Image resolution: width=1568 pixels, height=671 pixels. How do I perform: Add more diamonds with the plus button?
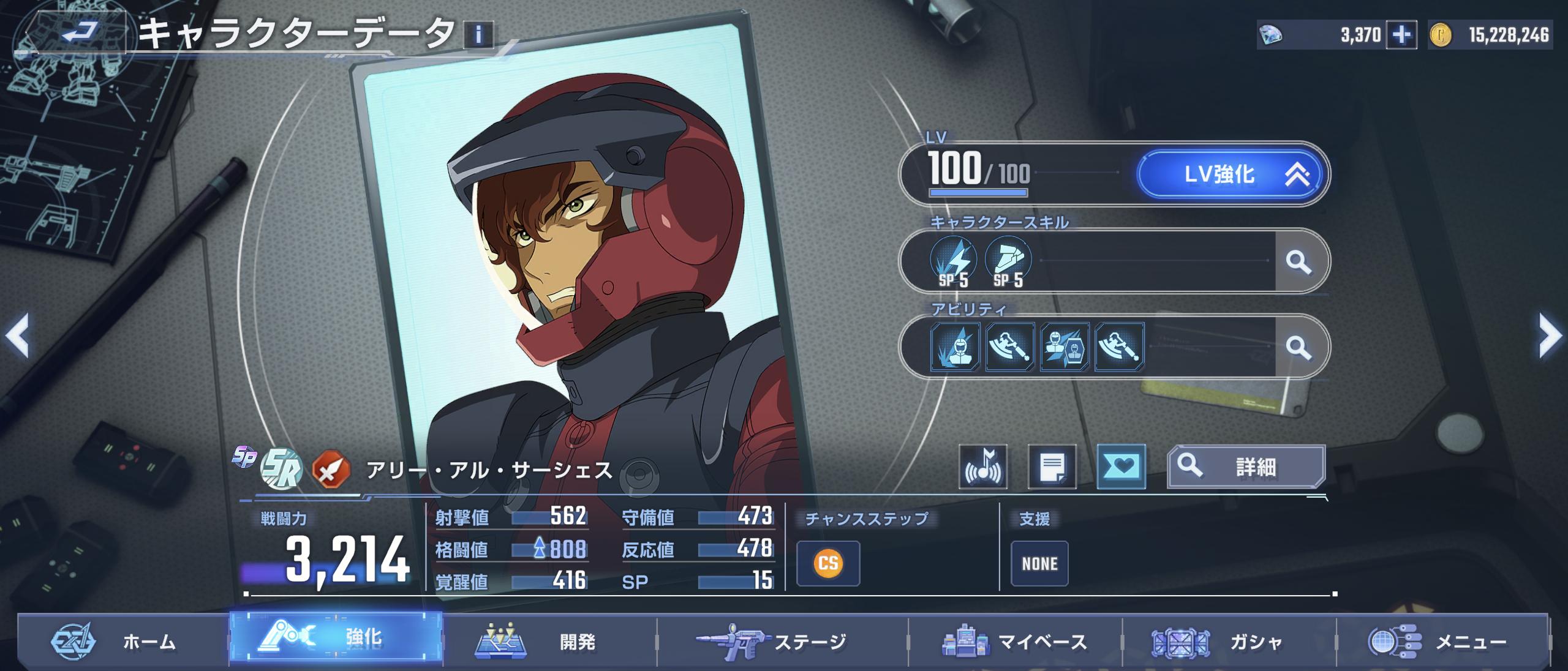click(x=1401, y=36)
